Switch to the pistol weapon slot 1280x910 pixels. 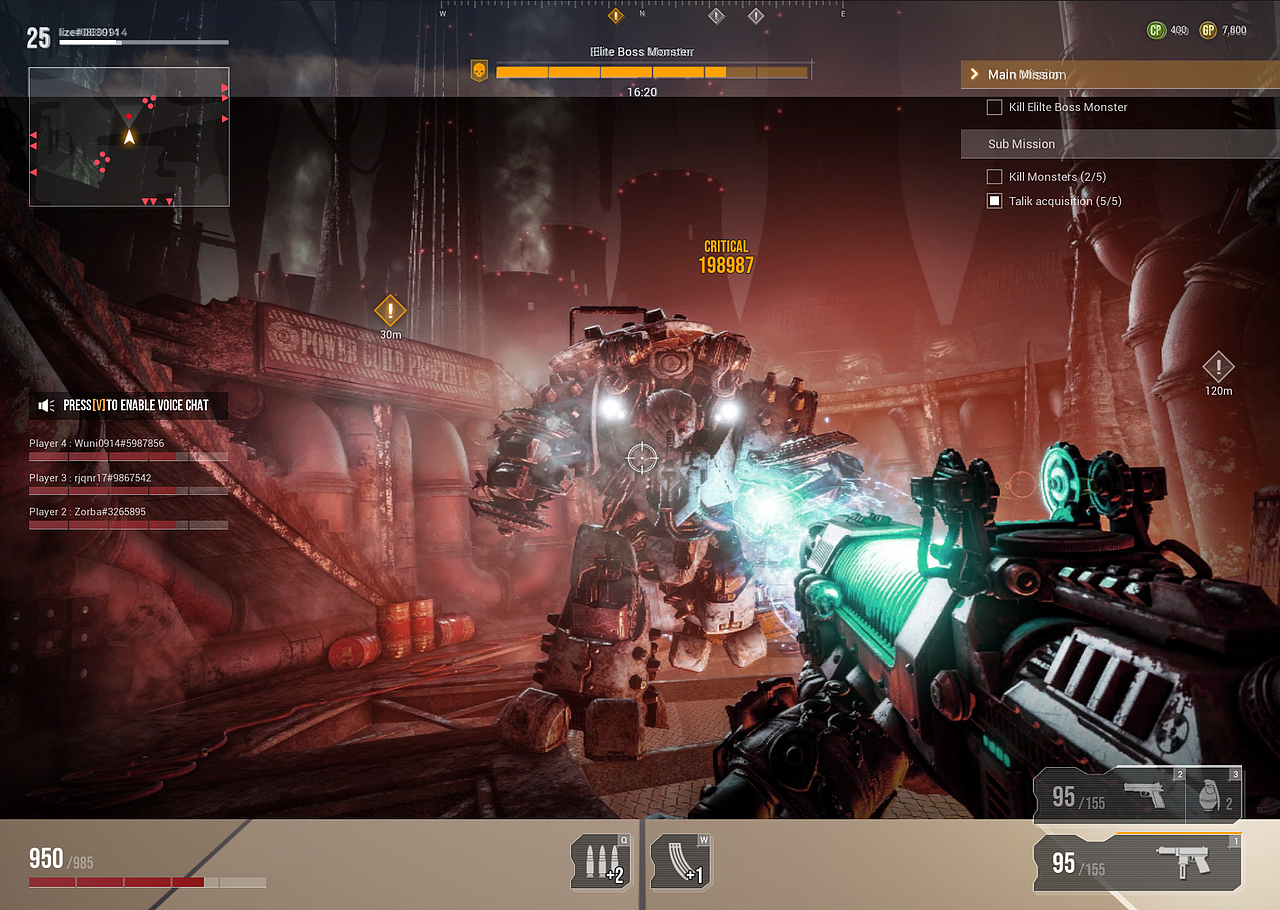pos(1109,796)
